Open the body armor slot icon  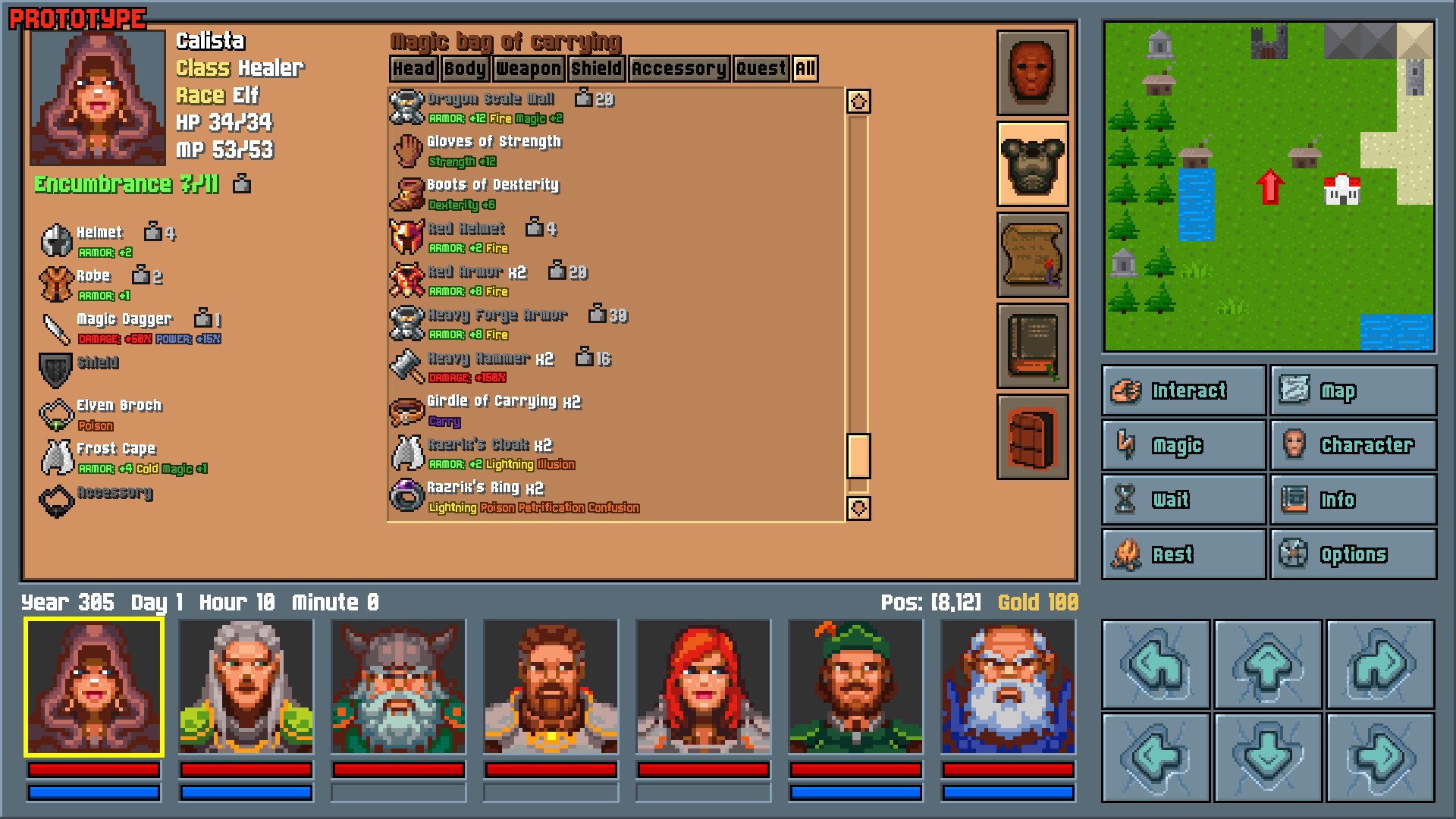[x=1033, y=163]
